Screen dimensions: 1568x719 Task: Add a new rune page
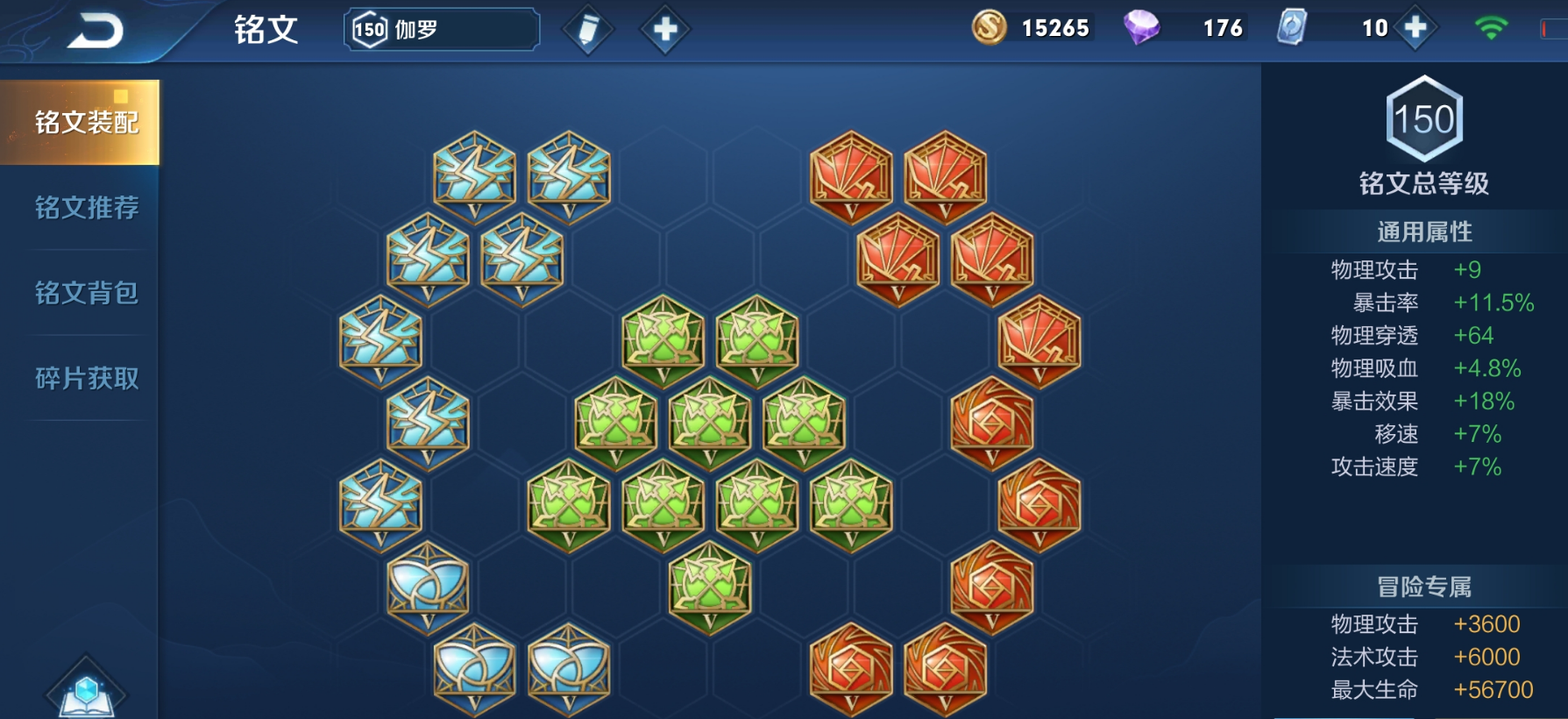[x=665, y=30]
